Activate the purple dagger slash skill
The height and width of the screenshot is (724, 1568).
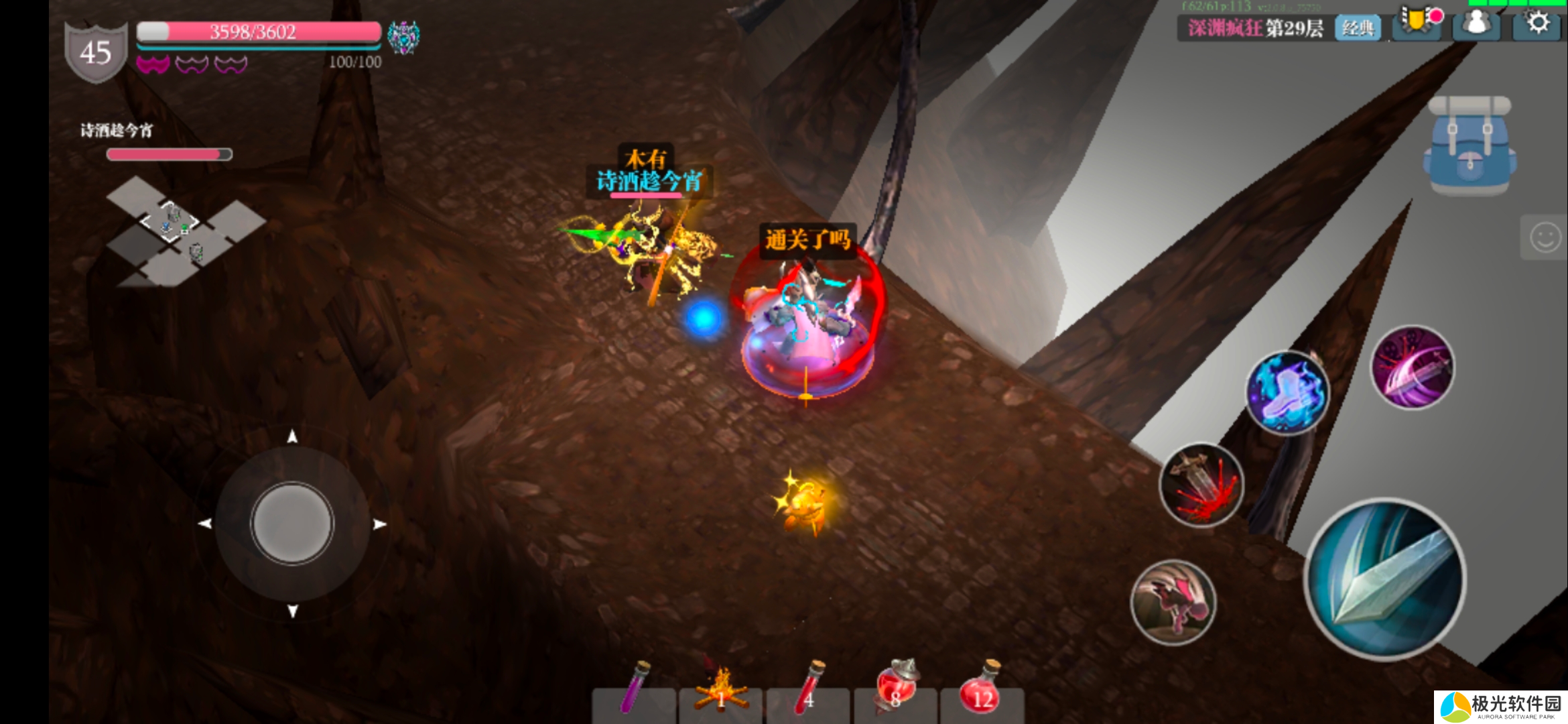[1413, 368]
